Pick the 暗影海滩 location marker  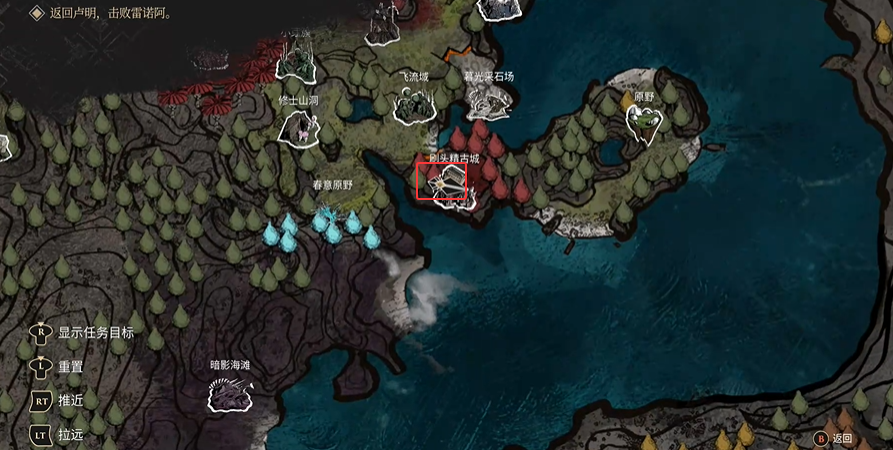230,395
